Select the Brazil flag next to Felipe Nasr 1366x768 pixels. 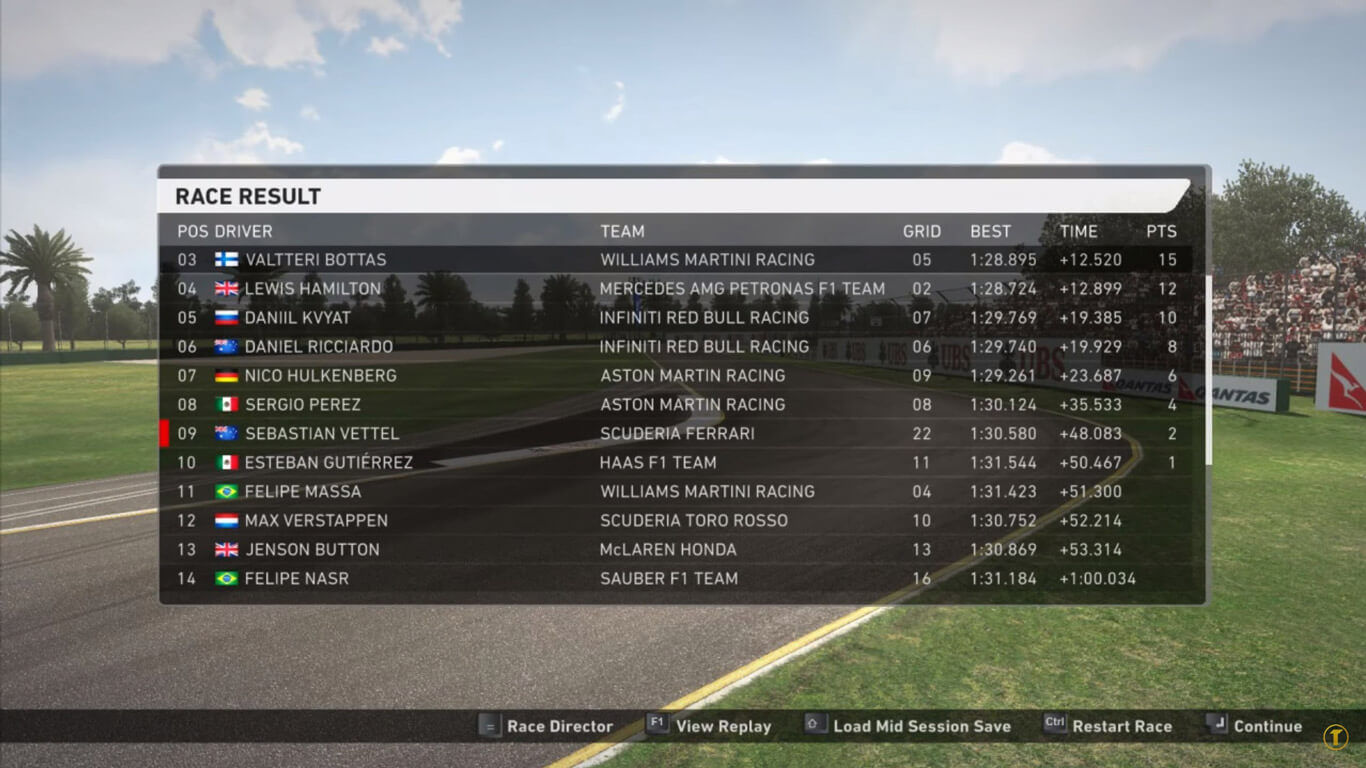click(228, 578)
